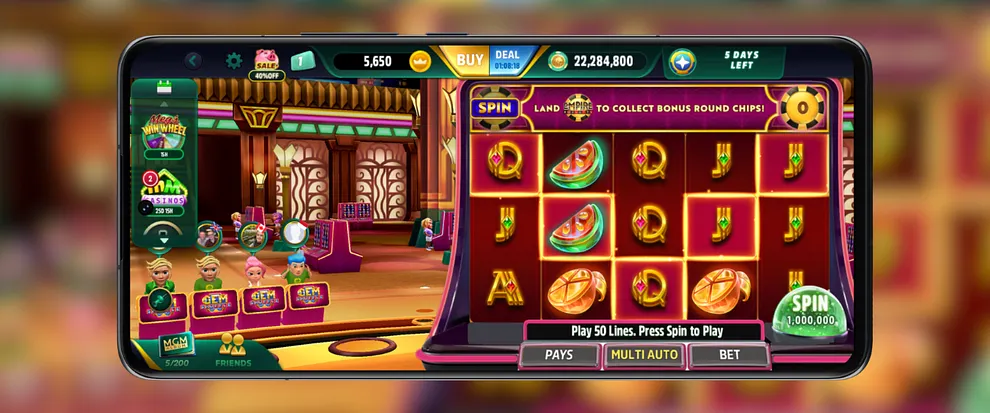This screenshot has width=990, height=413.
Task: Open the star badge 5 days left event
Action: click(684, 61)
